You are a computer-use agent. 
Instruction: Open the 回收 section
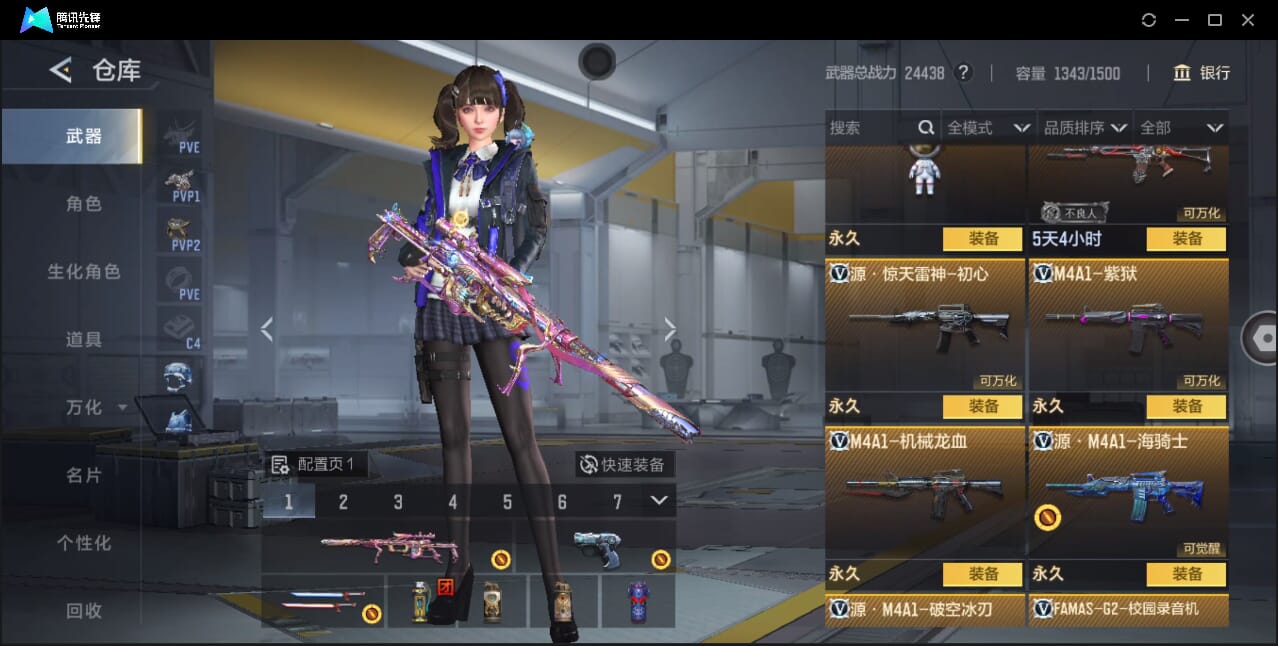click(84, 610)
